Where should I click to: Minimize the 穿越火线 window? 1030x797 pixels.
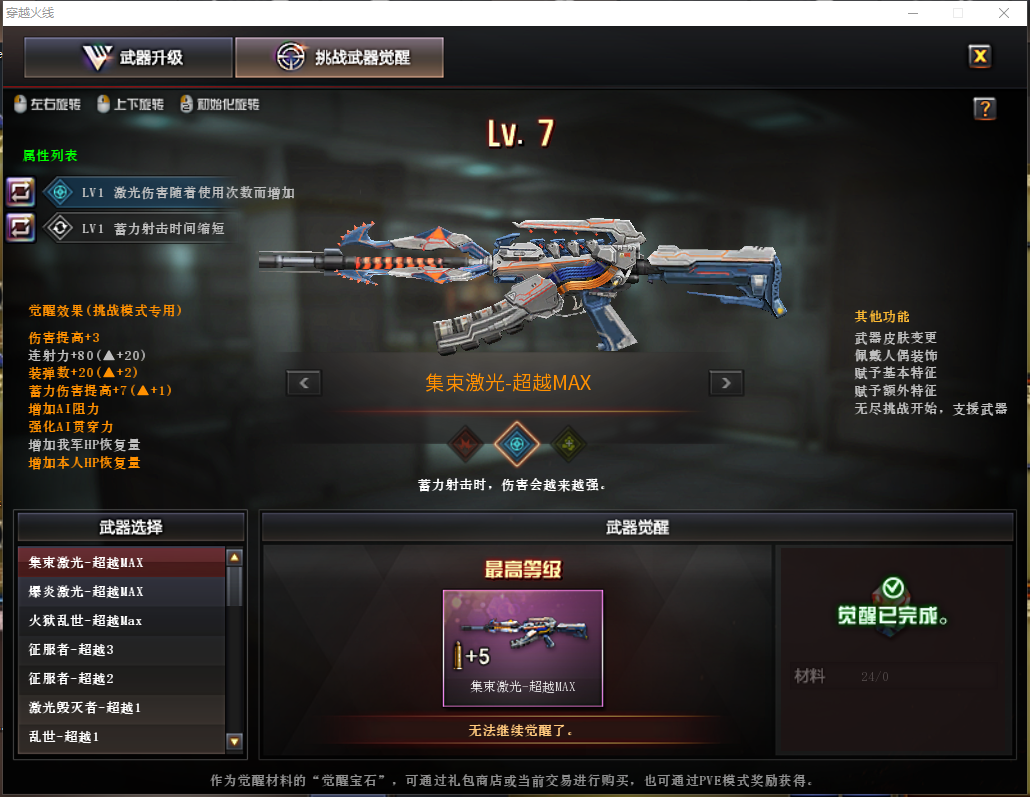(913, 13)
